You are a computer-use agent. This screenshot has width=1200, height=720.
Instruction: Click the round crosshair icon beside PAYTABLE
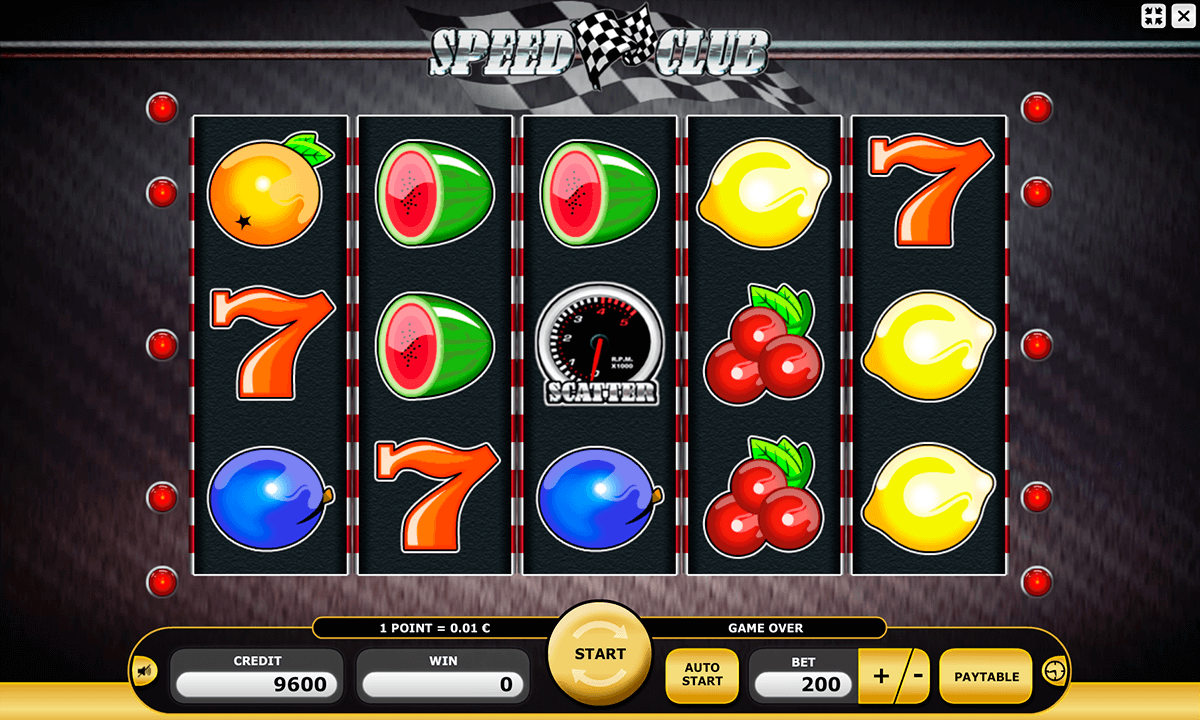tap(1056, 671)
